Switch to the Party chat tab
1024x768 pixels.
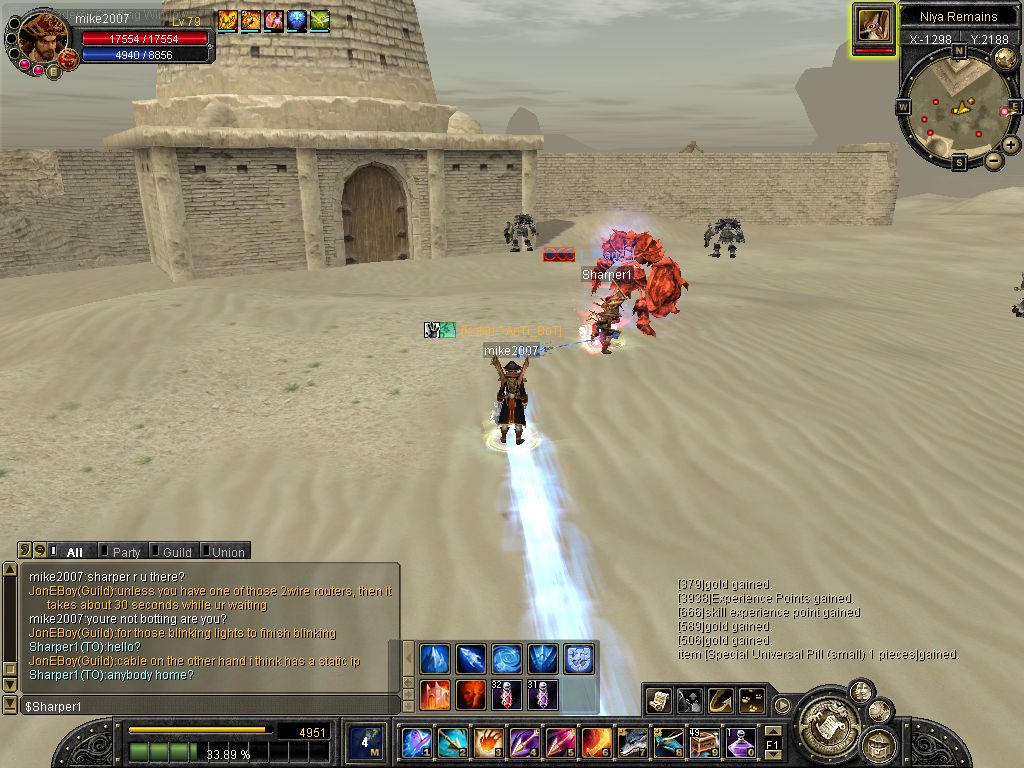126,552
